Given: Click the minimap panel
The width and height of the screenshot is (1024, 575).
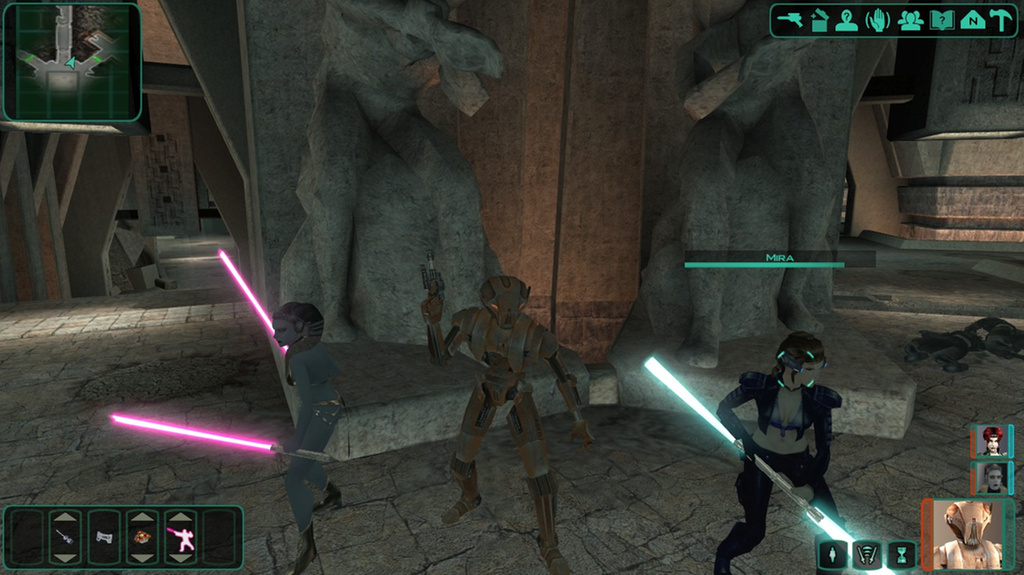Looking at the screenshot, I should pyautogui.click(x=71, y=62).
